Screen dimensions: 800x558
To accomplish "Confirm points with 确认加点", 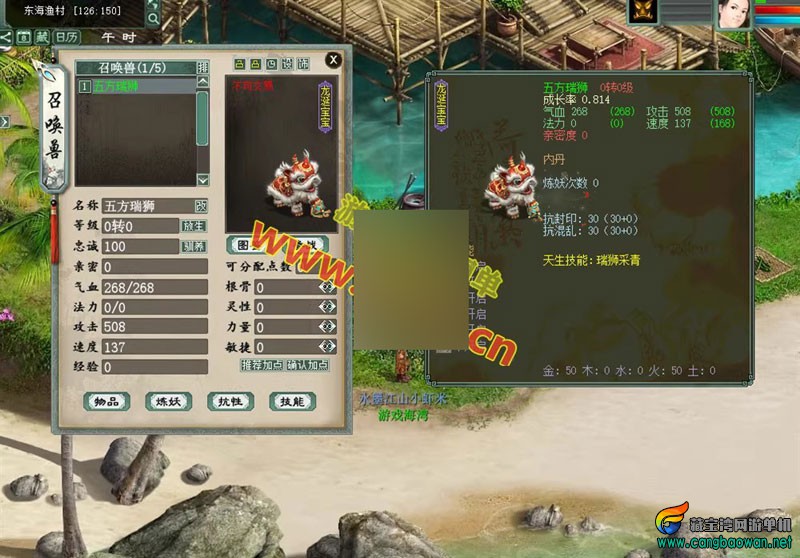I will (x=309, y=365).
